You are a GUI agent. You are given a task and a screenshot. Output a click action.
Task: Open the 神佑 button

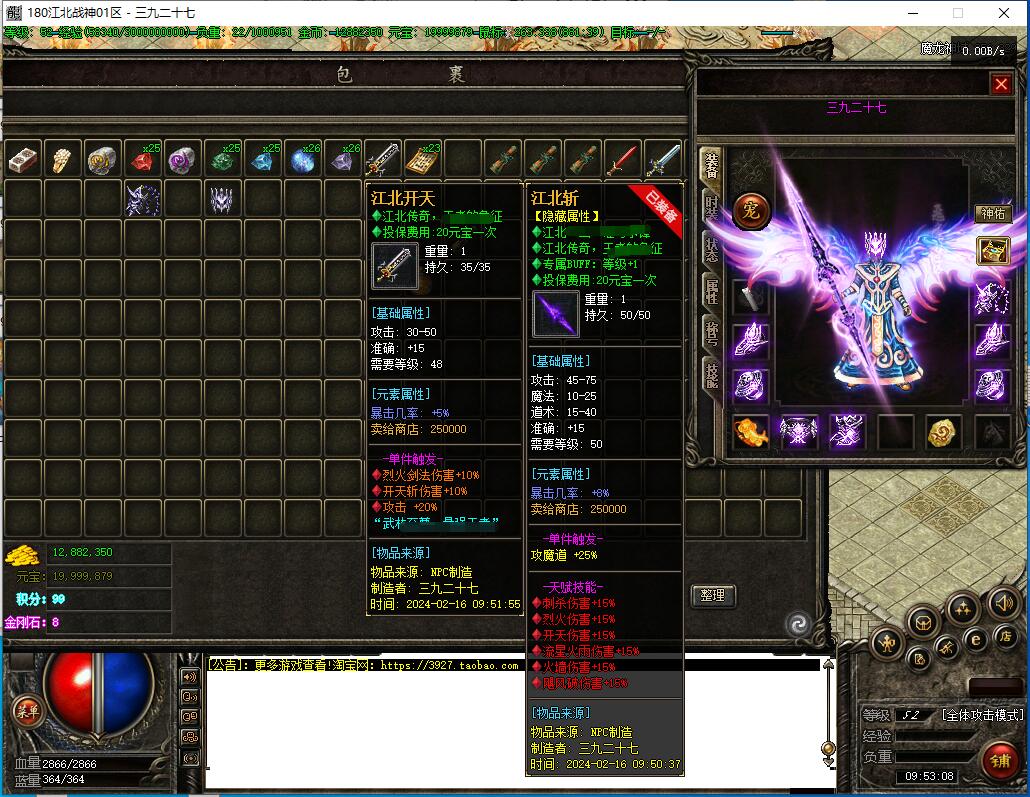click(x=993, y=214)
